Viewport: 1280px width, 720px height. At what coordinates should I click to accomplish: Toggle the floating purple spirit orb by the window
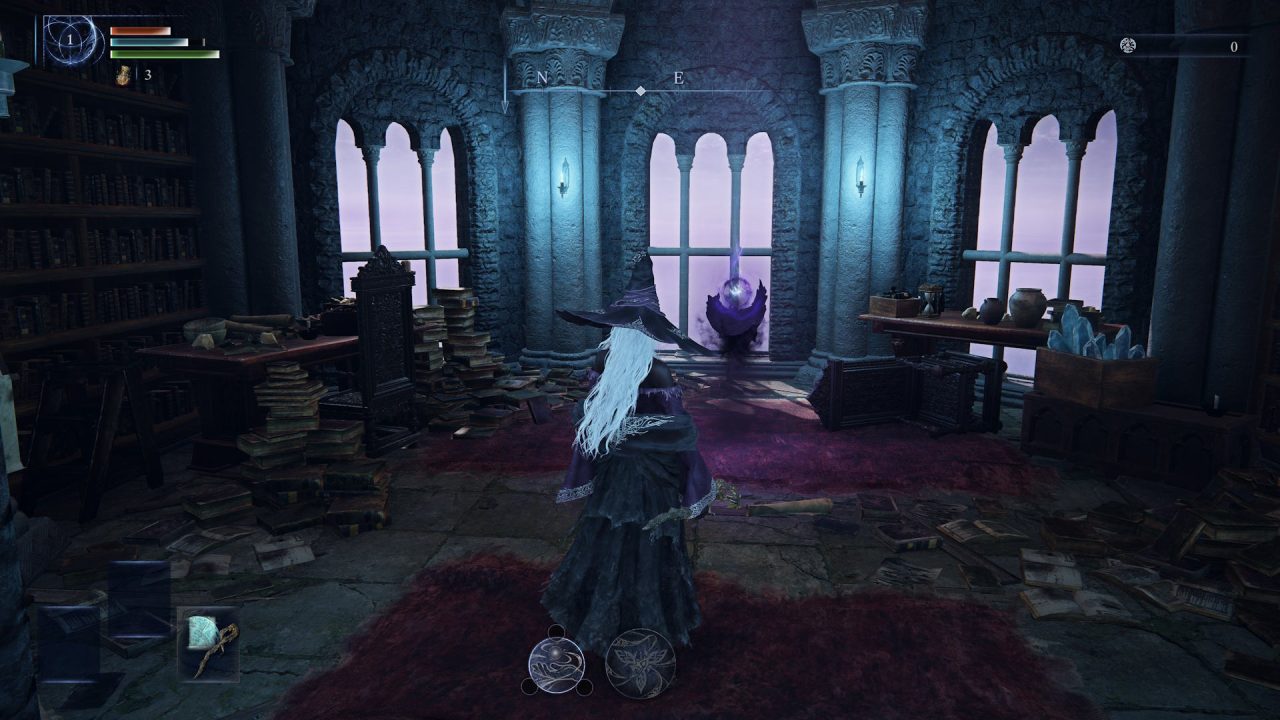click(x=737, y=297)
